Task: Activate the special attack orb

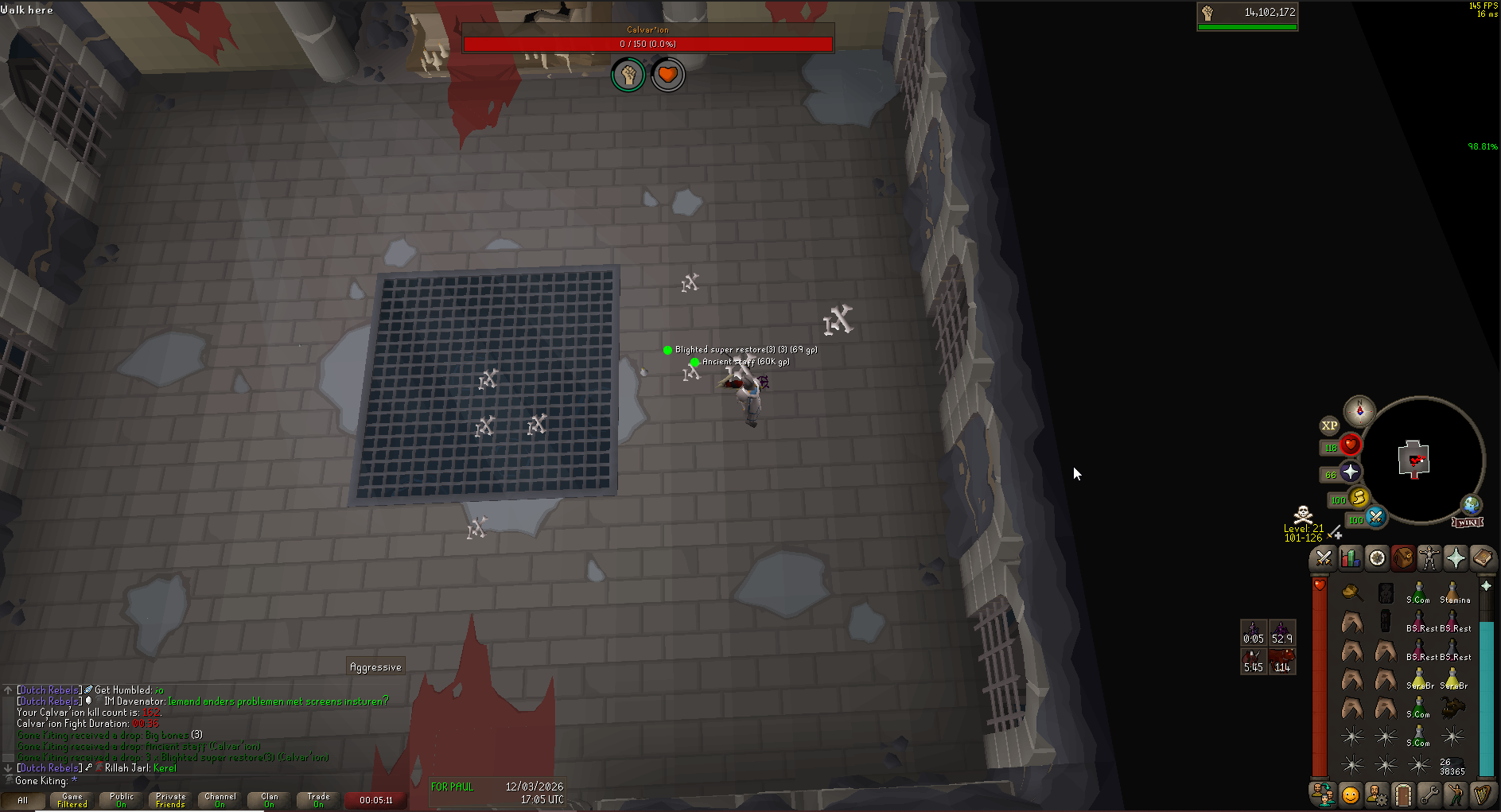Action: point(1375,518)
